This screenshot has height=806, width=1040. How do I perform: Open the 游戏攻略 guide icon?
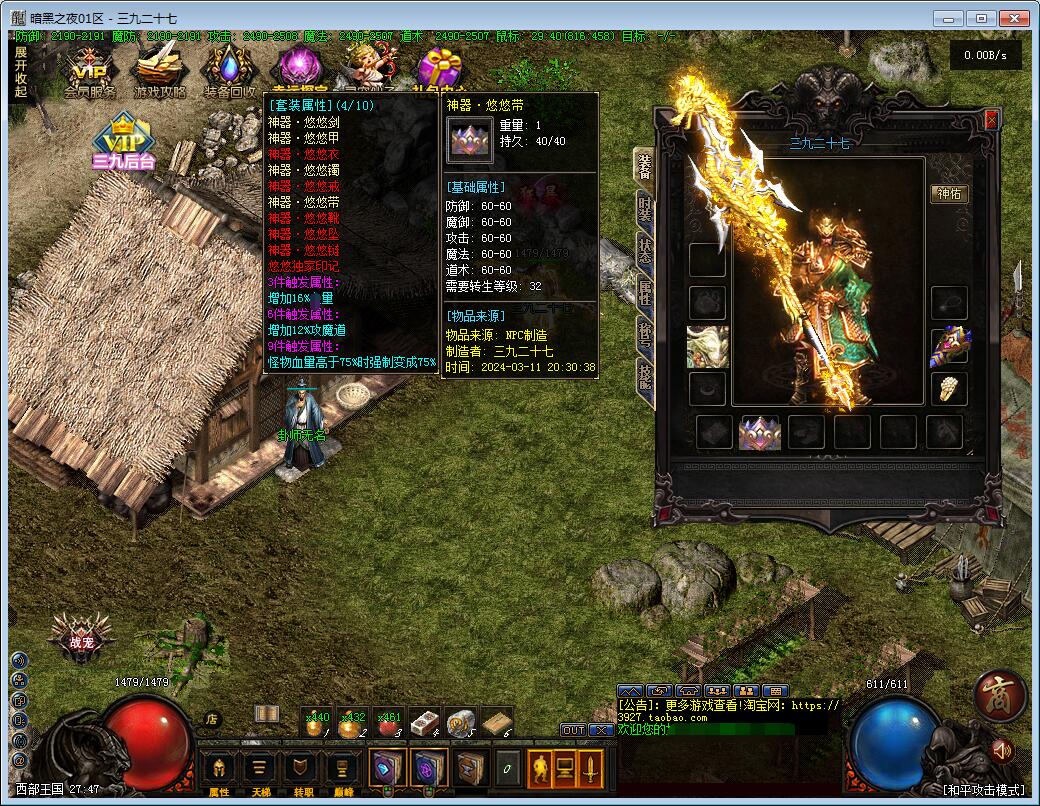(160, 72)
